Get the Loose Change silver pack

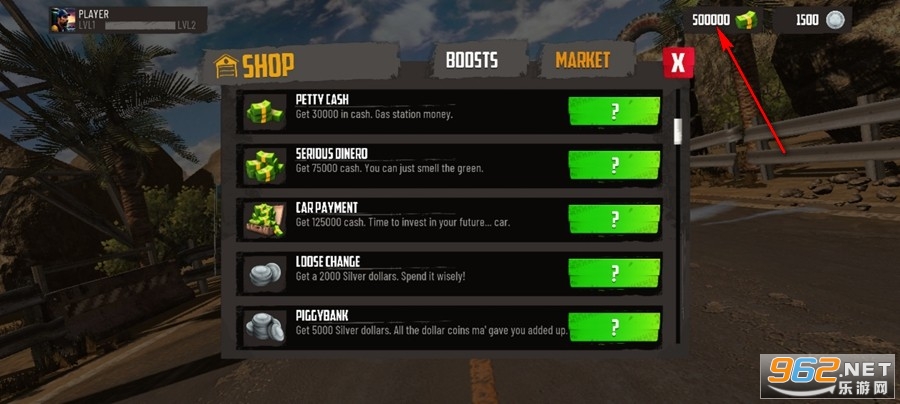pos(614,273)
